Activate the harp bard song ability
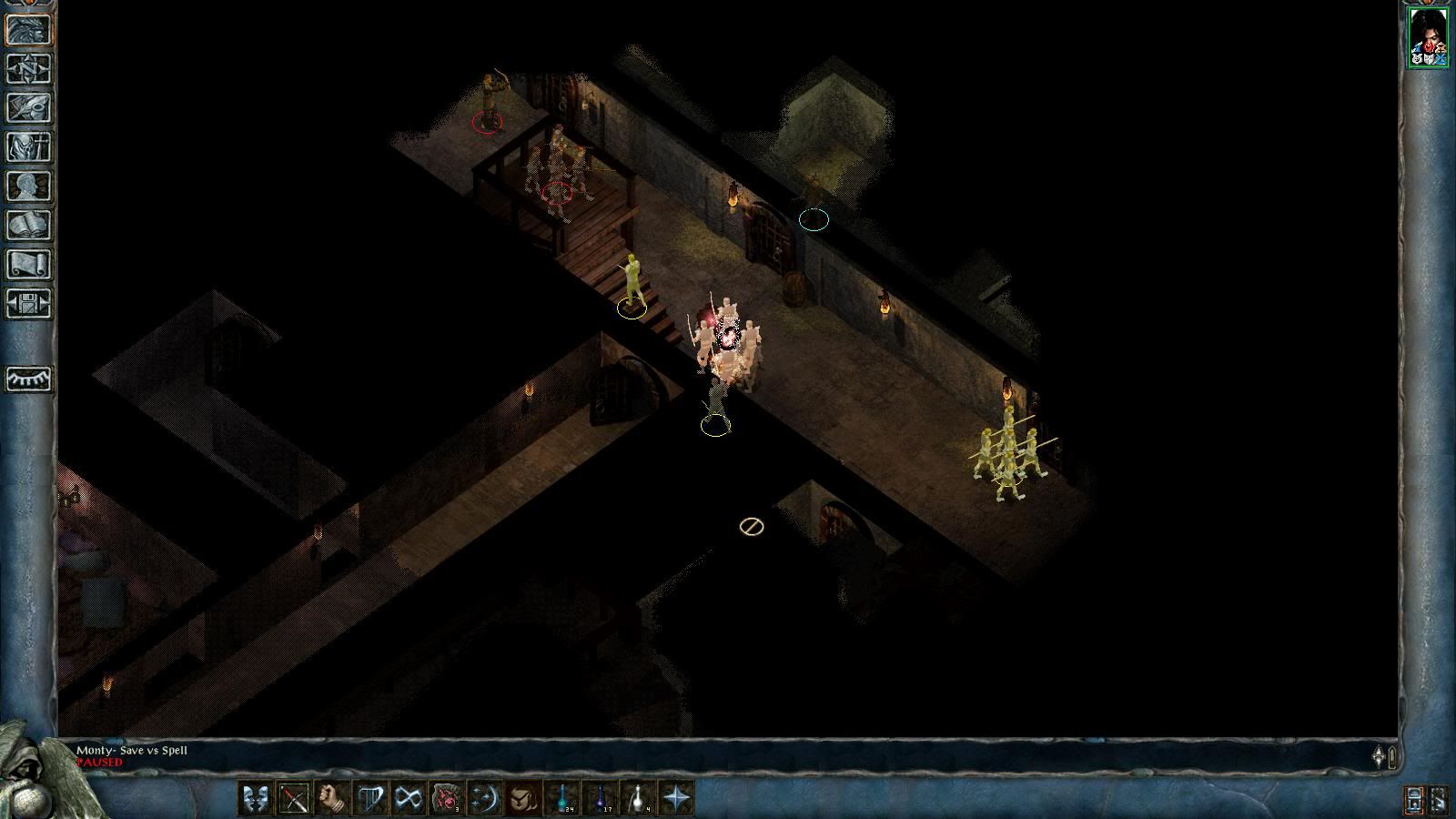Screen dimensions: 1456x819 click(370, 799)
